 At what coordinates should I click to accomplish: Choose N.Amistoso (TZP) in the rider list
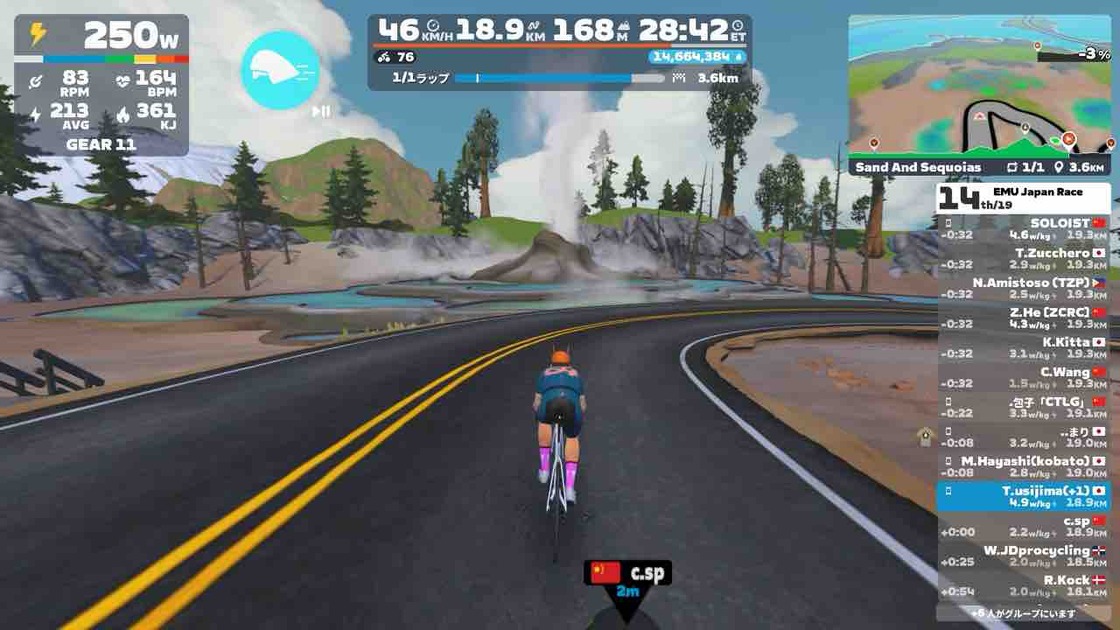(x=1023, y=288)
